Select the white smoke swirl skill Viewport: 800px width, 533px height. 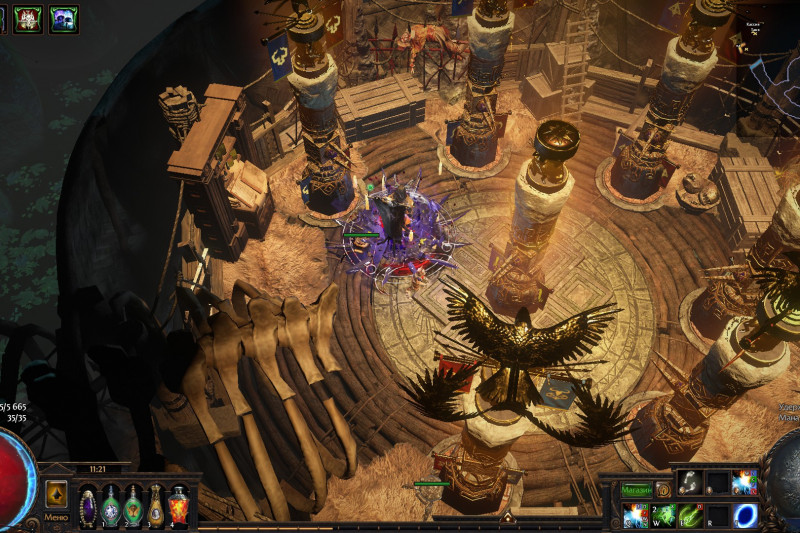(x=690, y=483)
